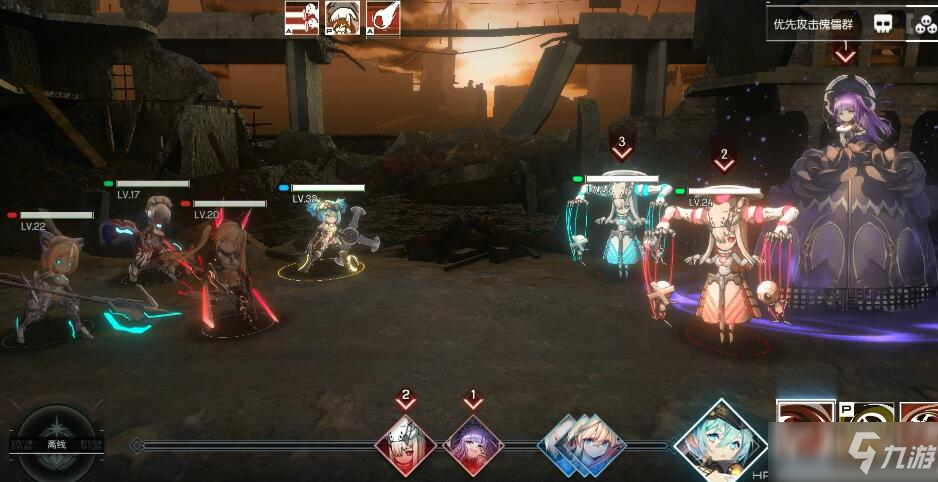
Task: Select the single skull target priority icon
Action: [x=882, y=23]
